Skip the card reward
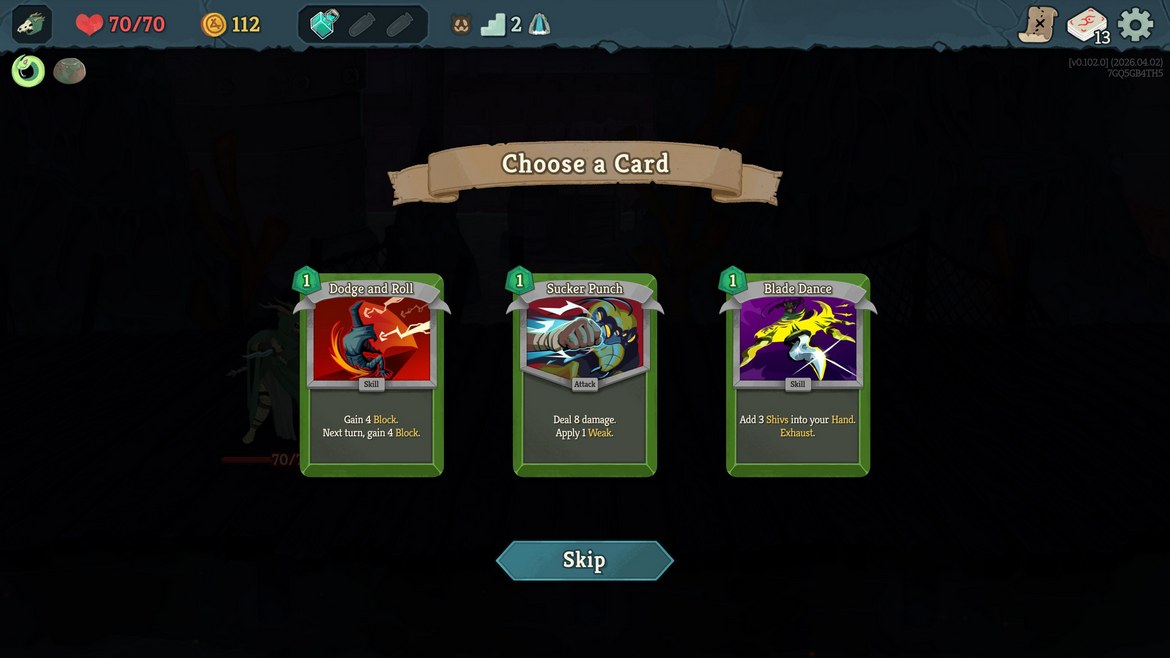This screenshot has height=658, width=1170. point(584,560)
